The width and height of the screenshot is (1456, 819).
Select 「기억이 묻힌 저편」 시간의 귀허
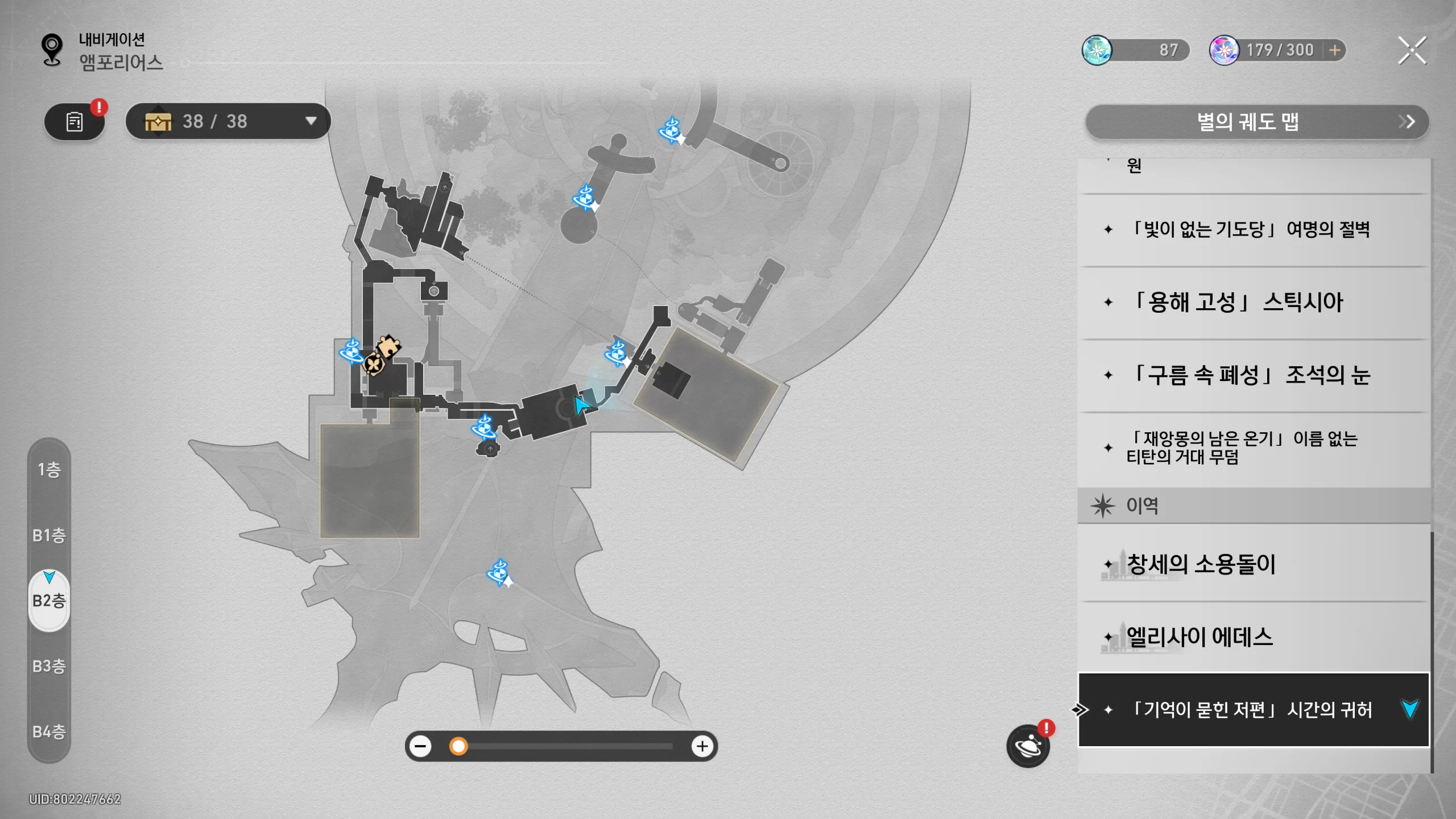pos(1251,710)
